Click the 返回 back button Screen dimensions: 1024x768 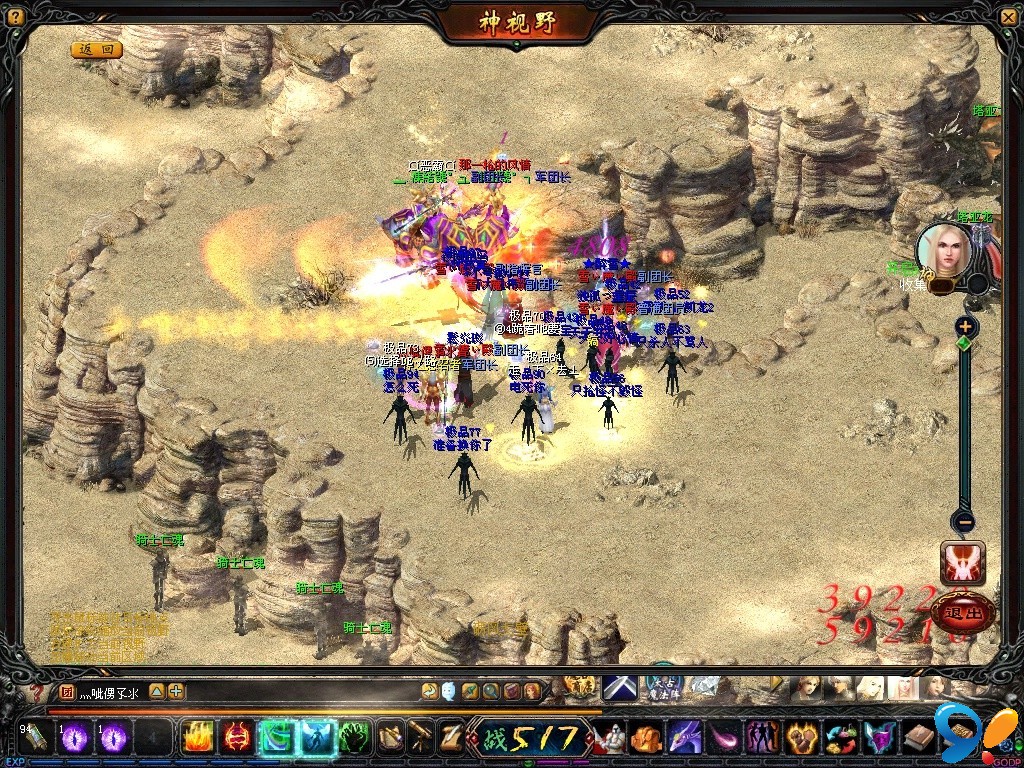pos(96,49)
